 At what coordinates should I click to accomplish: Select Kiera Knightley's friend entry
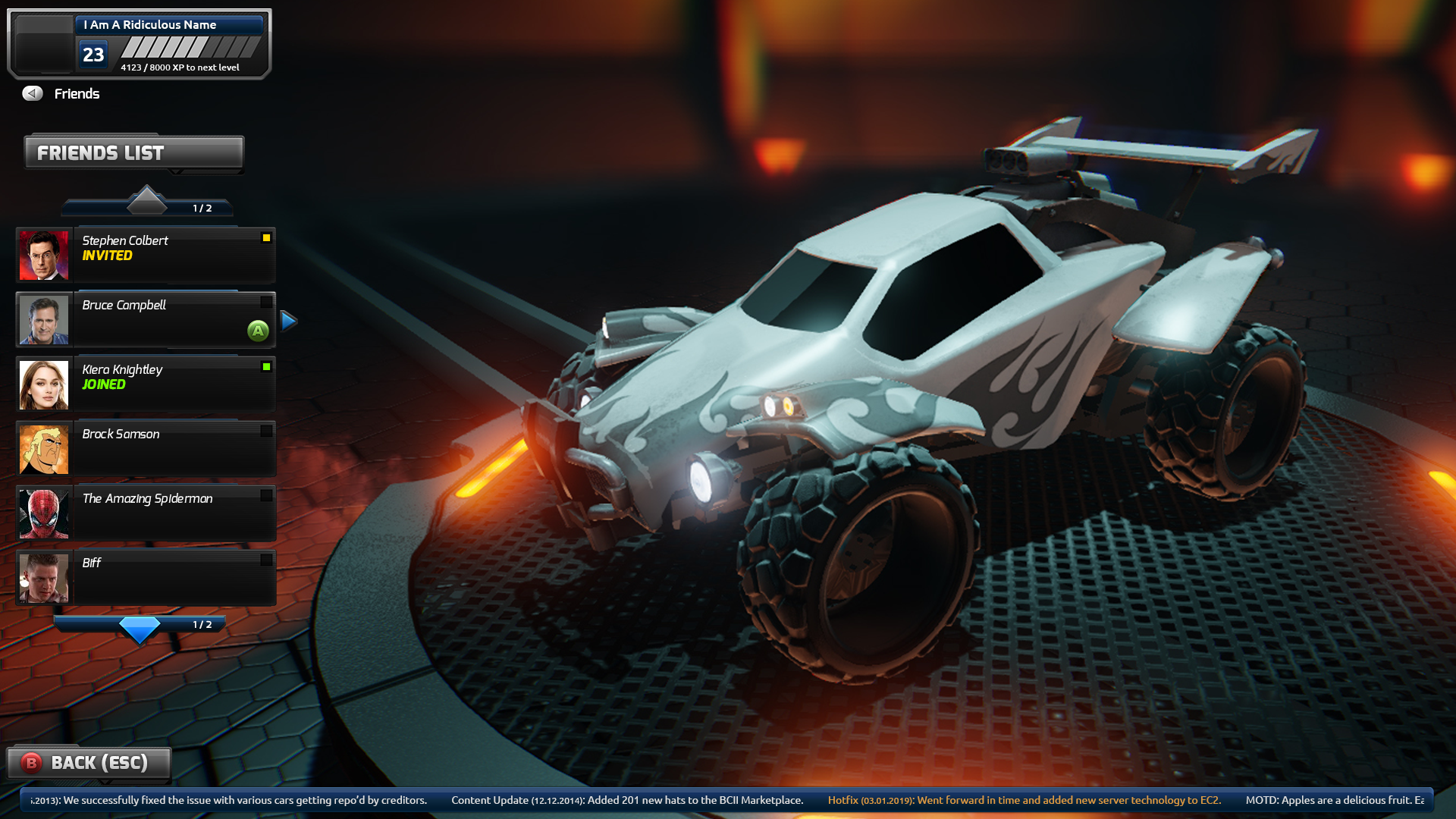tap(146, 384)
